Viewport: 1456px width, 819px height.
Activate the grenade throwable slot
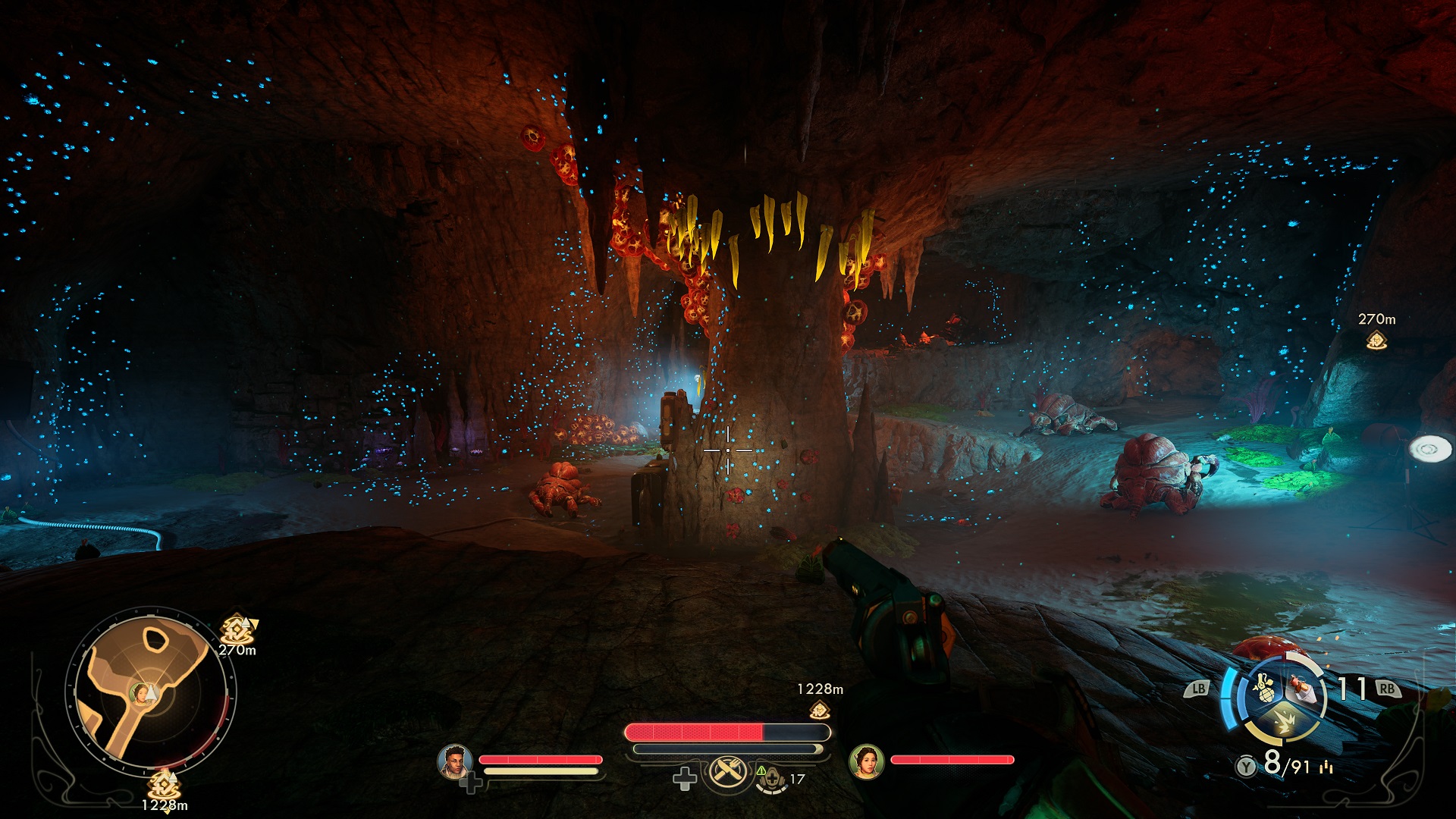click(x=1263, y=689)
